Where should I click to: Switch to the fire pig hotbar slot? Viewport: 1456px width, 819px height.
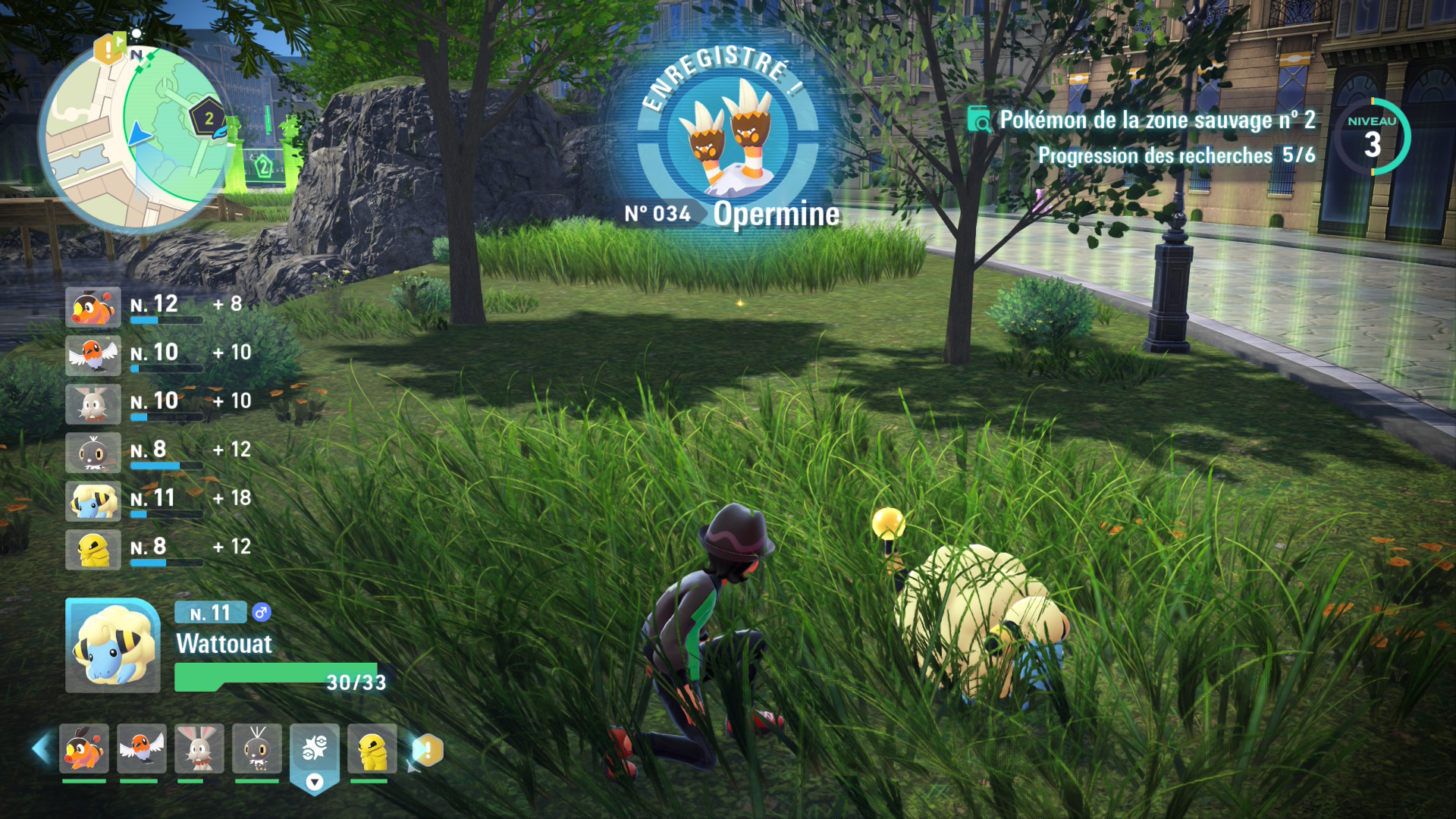pos(84,748)
